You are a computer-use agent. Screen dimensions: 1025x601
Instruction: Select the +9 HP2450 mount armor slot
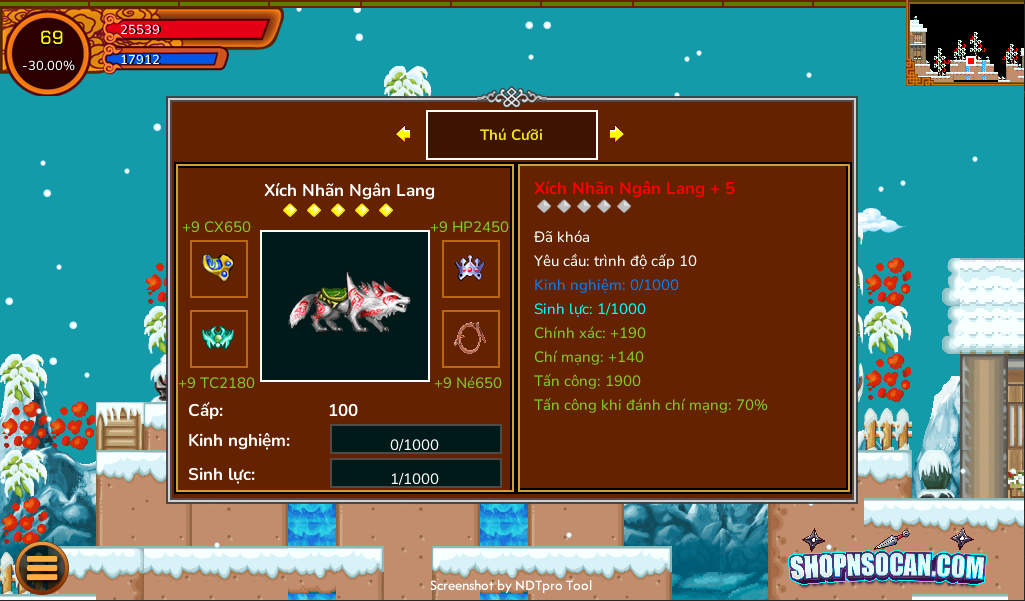tap(471, 269)
